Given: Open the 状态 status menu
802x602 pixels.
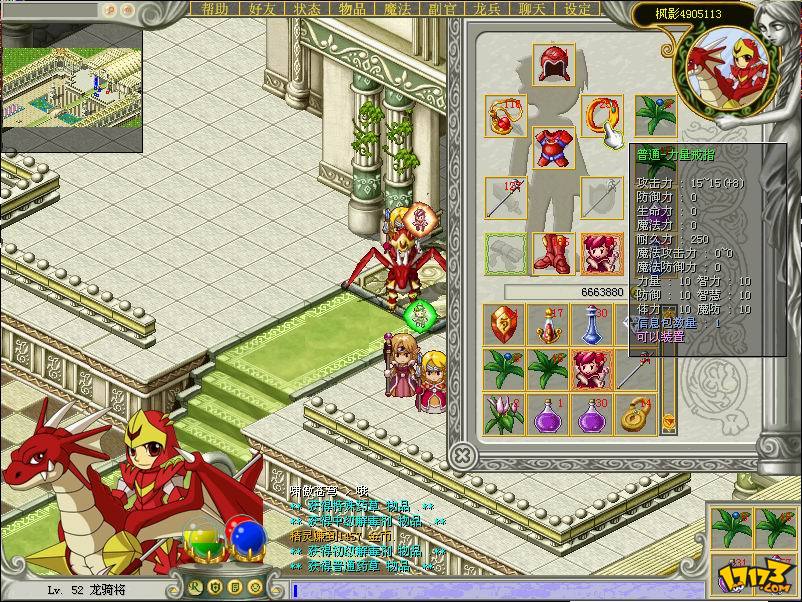Looking at the screenshot, I should (307, 9).
